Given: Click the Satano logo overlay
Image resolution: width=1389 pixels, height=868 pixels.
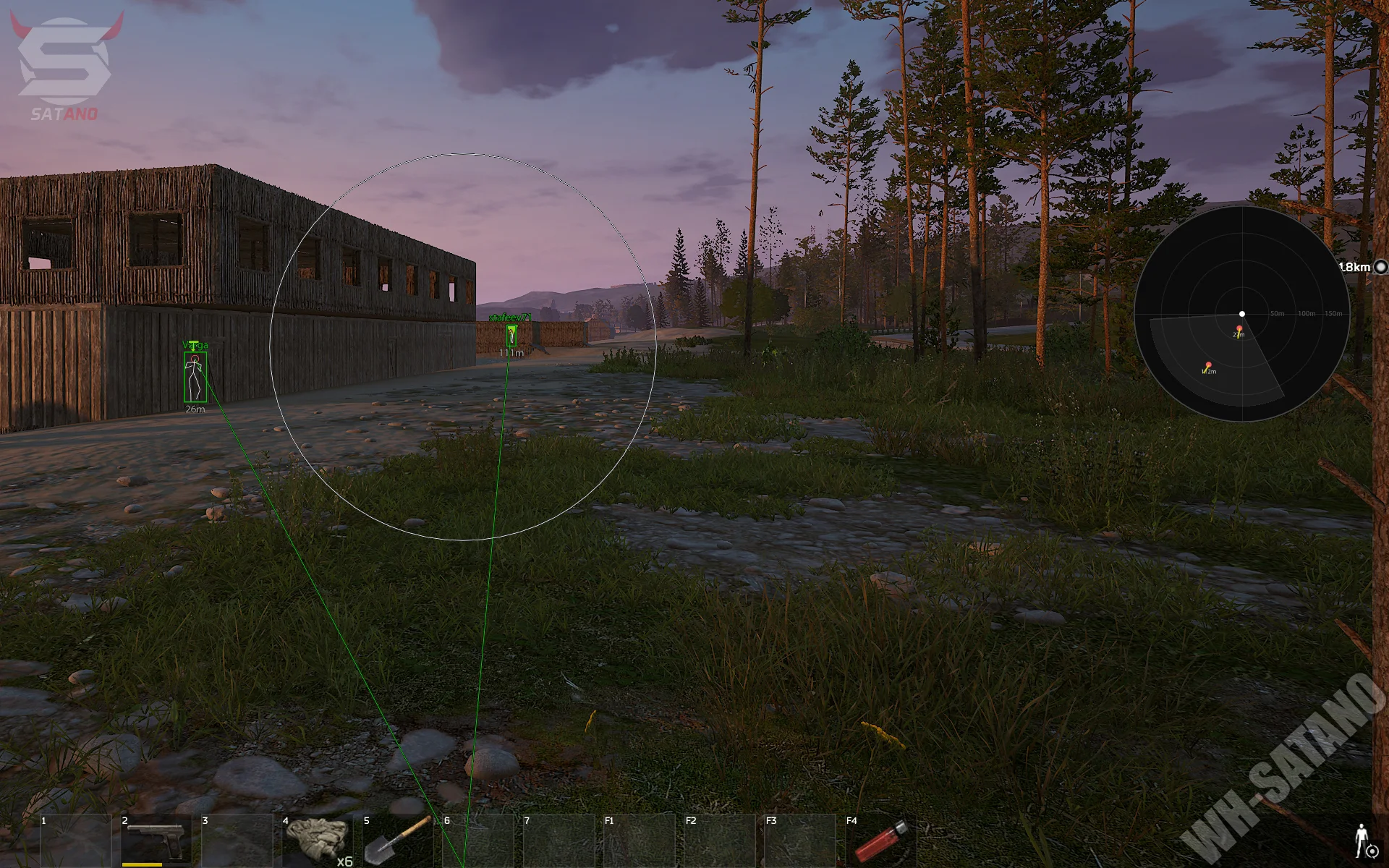Looking at the screenshot, I should [x=65, y=65].
